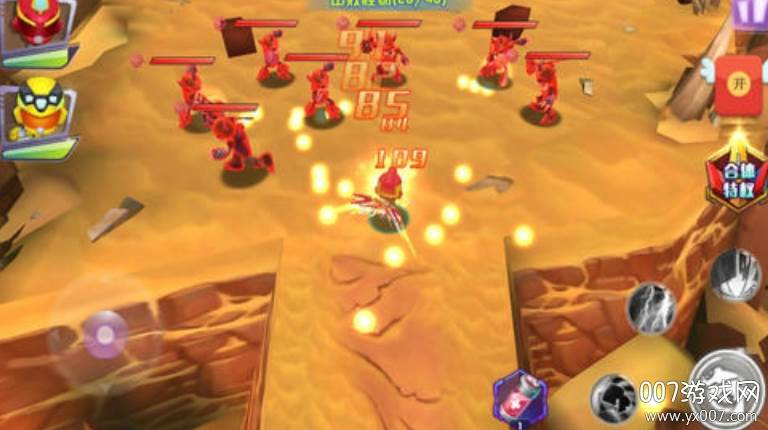Activate the lightning bolt skill

click(x=652, y=307)
